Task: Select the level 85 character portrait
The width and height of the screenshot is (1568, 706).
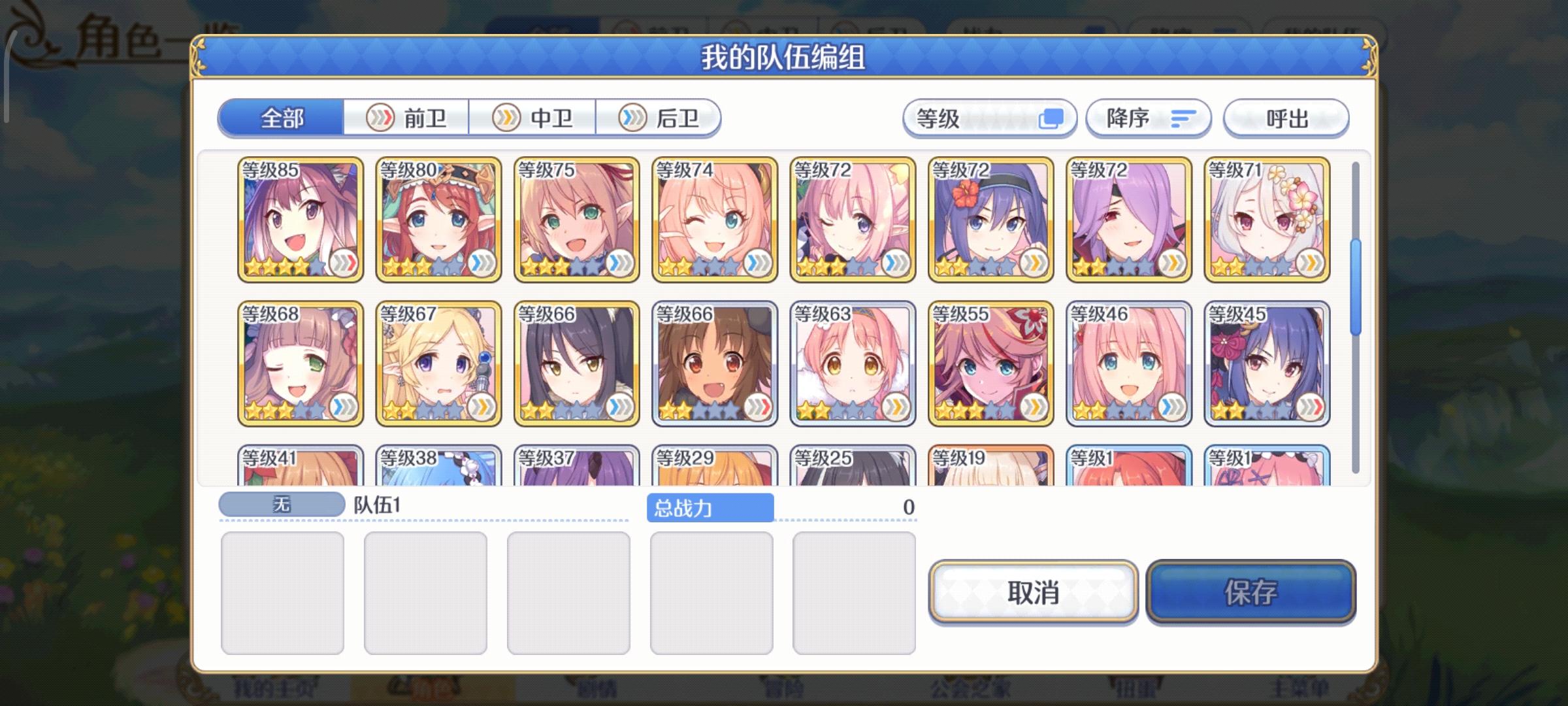Action: [x=301, y=219]
